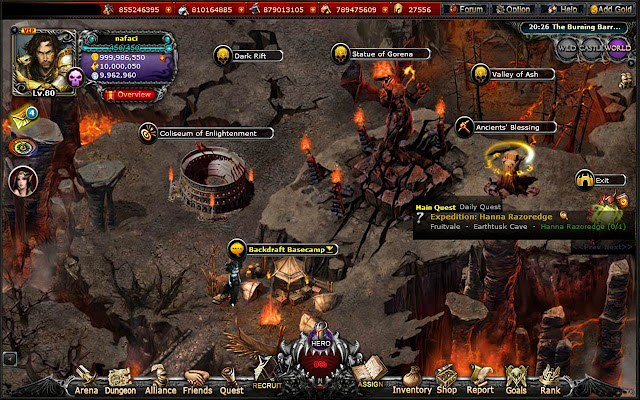Open the hero Overview panel
640x400 pixels.
click(129, 94)
